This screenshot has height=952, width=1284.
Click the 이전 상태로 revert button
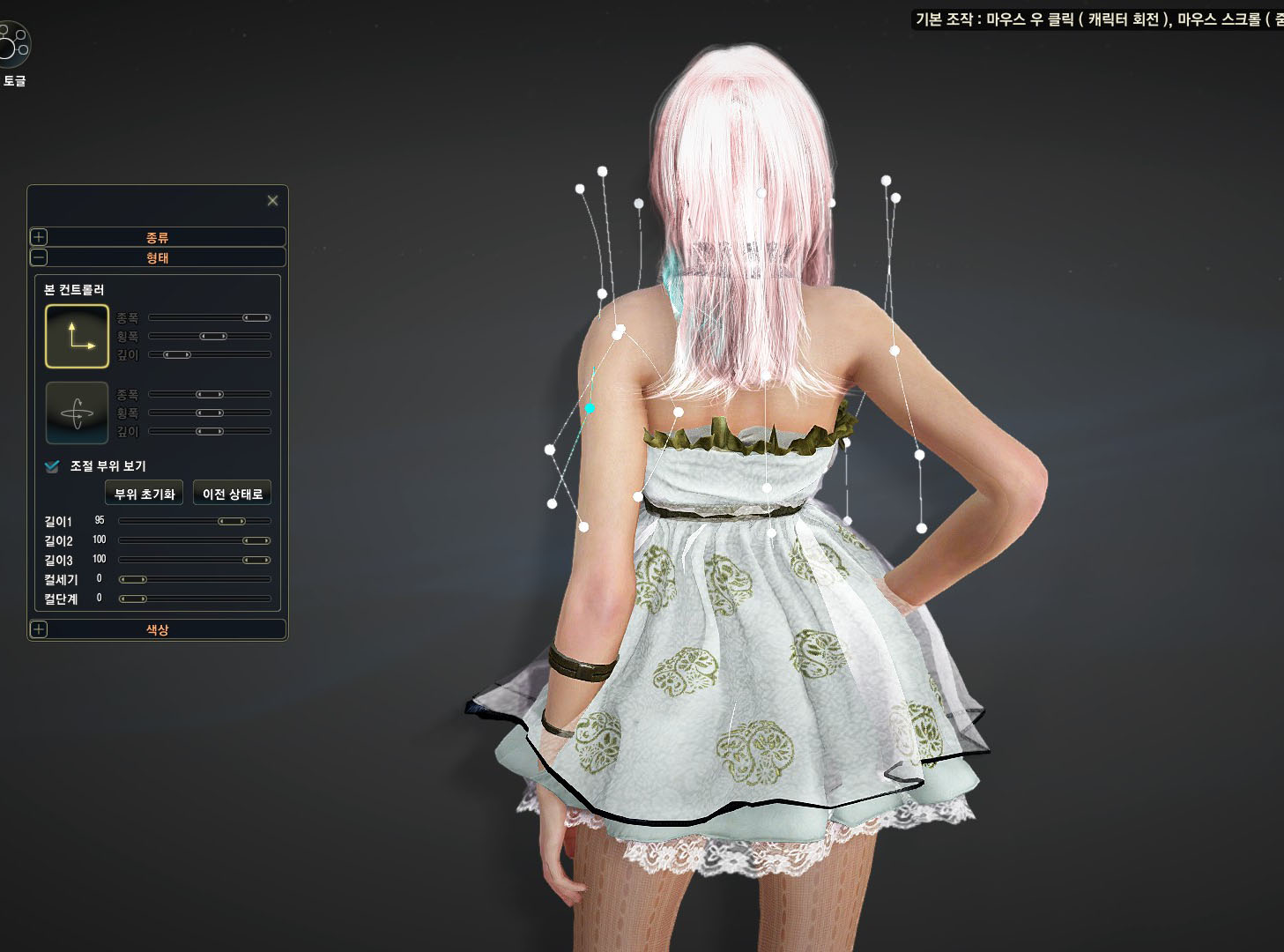232,494
